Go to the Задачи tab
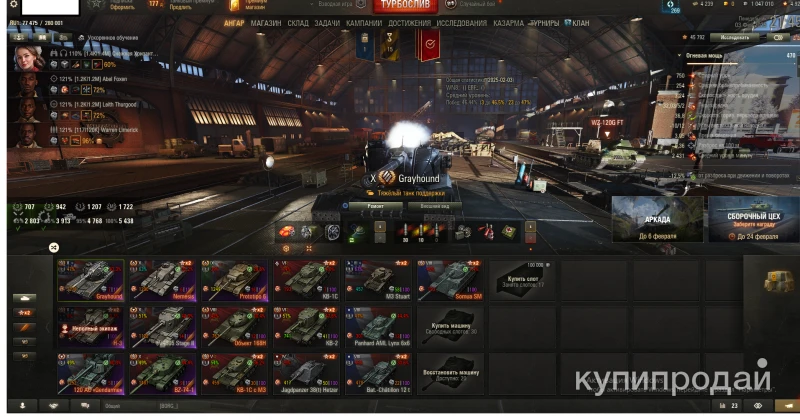This screenshot has width=800, height=420. 326,22
